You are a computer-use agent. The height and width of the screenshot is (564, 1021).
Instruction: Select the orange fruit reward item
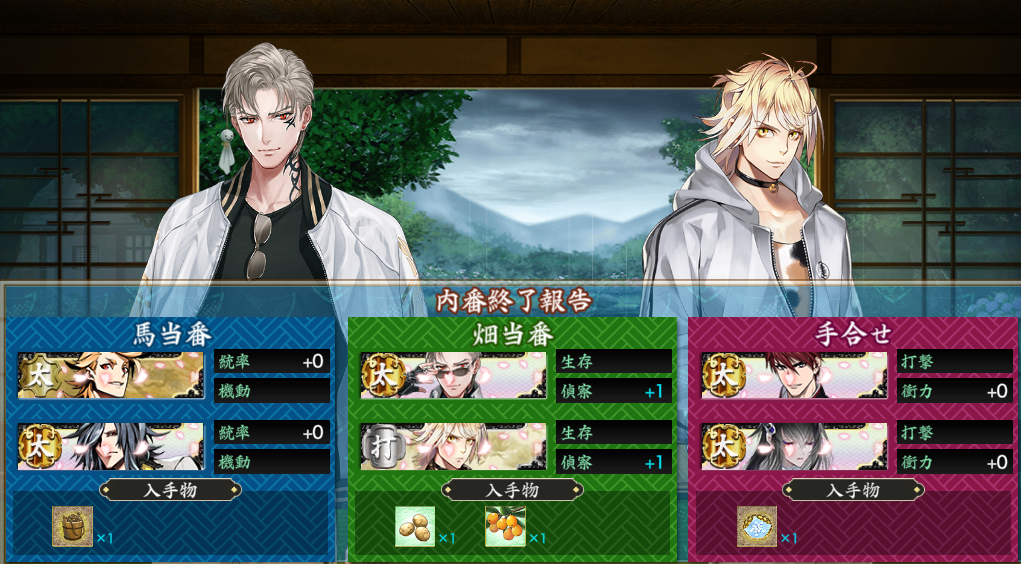[505, 526]
